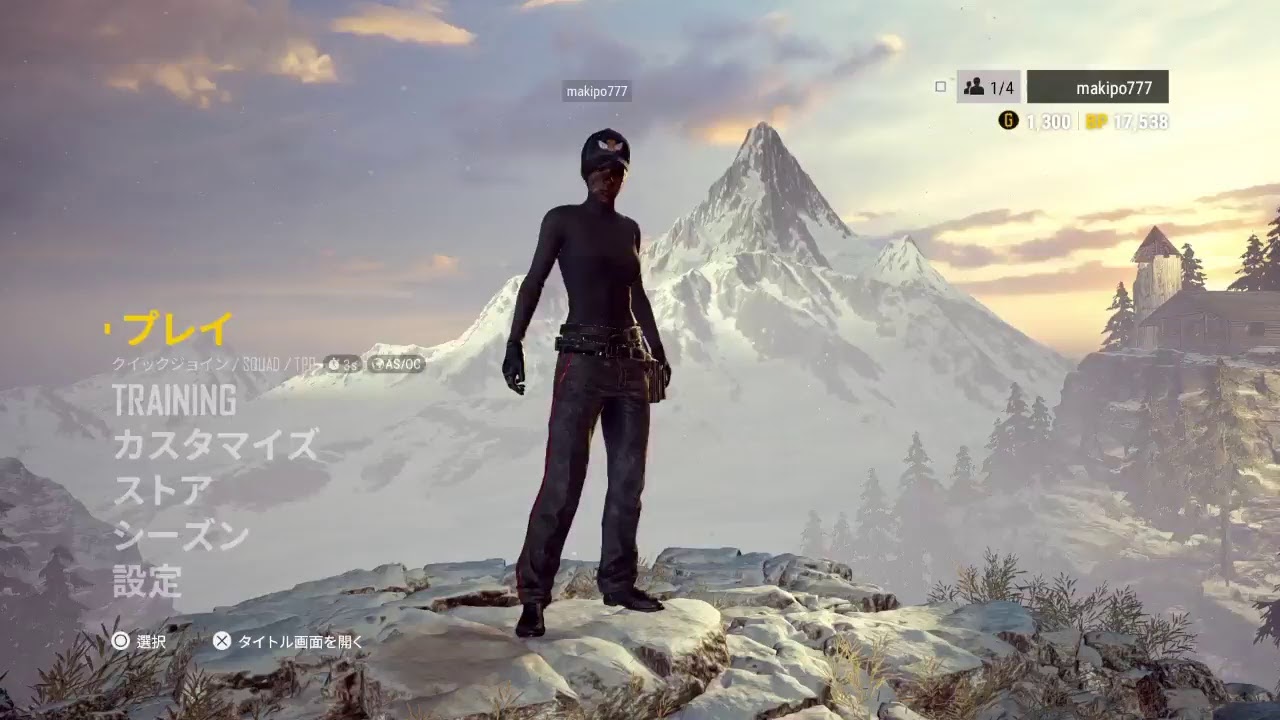
Task: Open the 1/4 squad members panel
Action: click(988, 87)
